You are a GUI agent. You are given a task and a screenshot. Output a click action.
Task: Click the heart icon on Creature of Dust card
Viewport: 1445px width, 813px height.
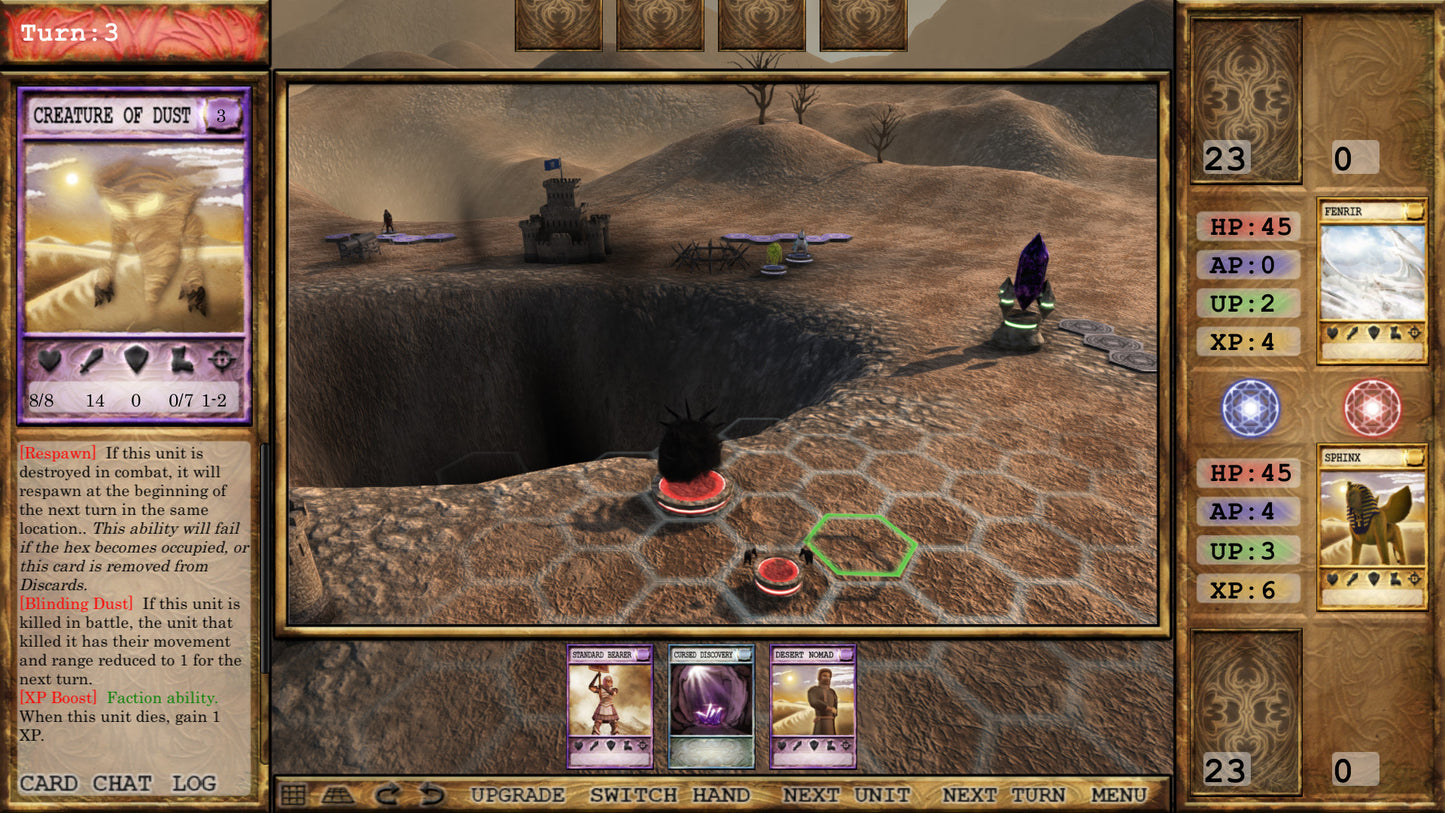(50, 358)
